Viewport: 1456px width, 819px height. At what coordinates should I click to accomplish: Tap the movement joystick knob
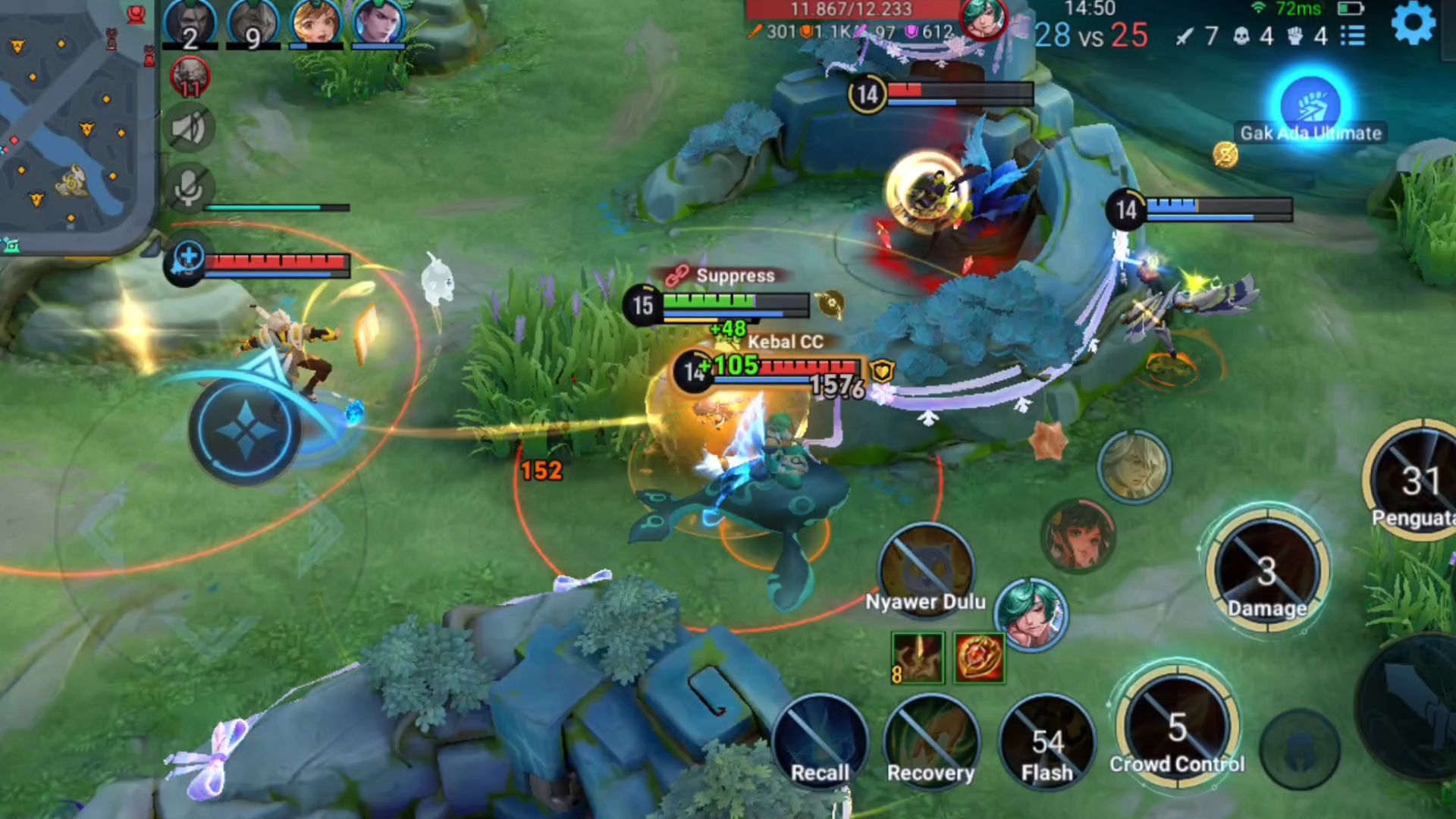(x=245, y=430)
